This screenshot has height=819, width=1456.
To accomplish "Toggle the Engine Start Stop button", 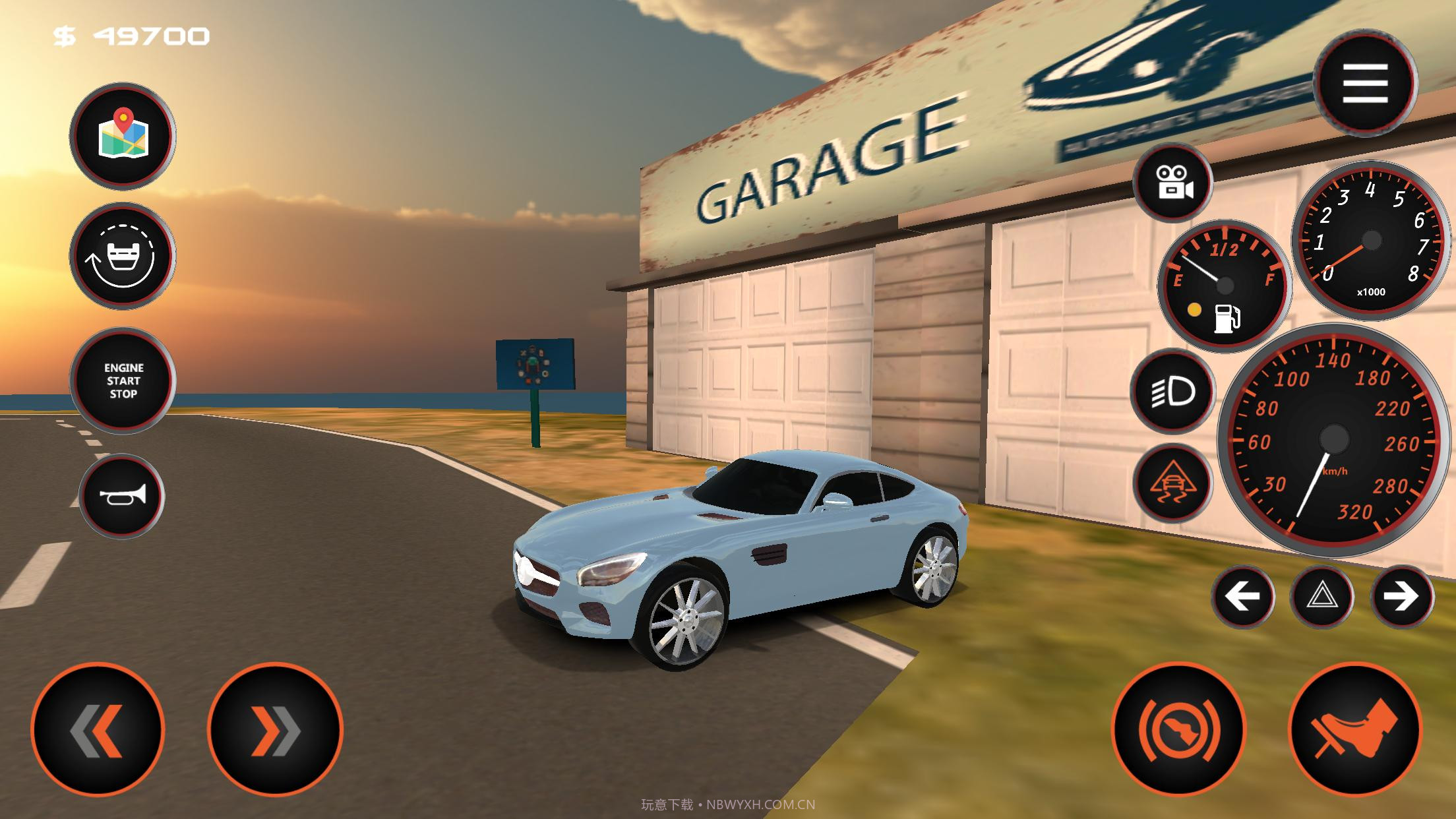I will point(123,380).
